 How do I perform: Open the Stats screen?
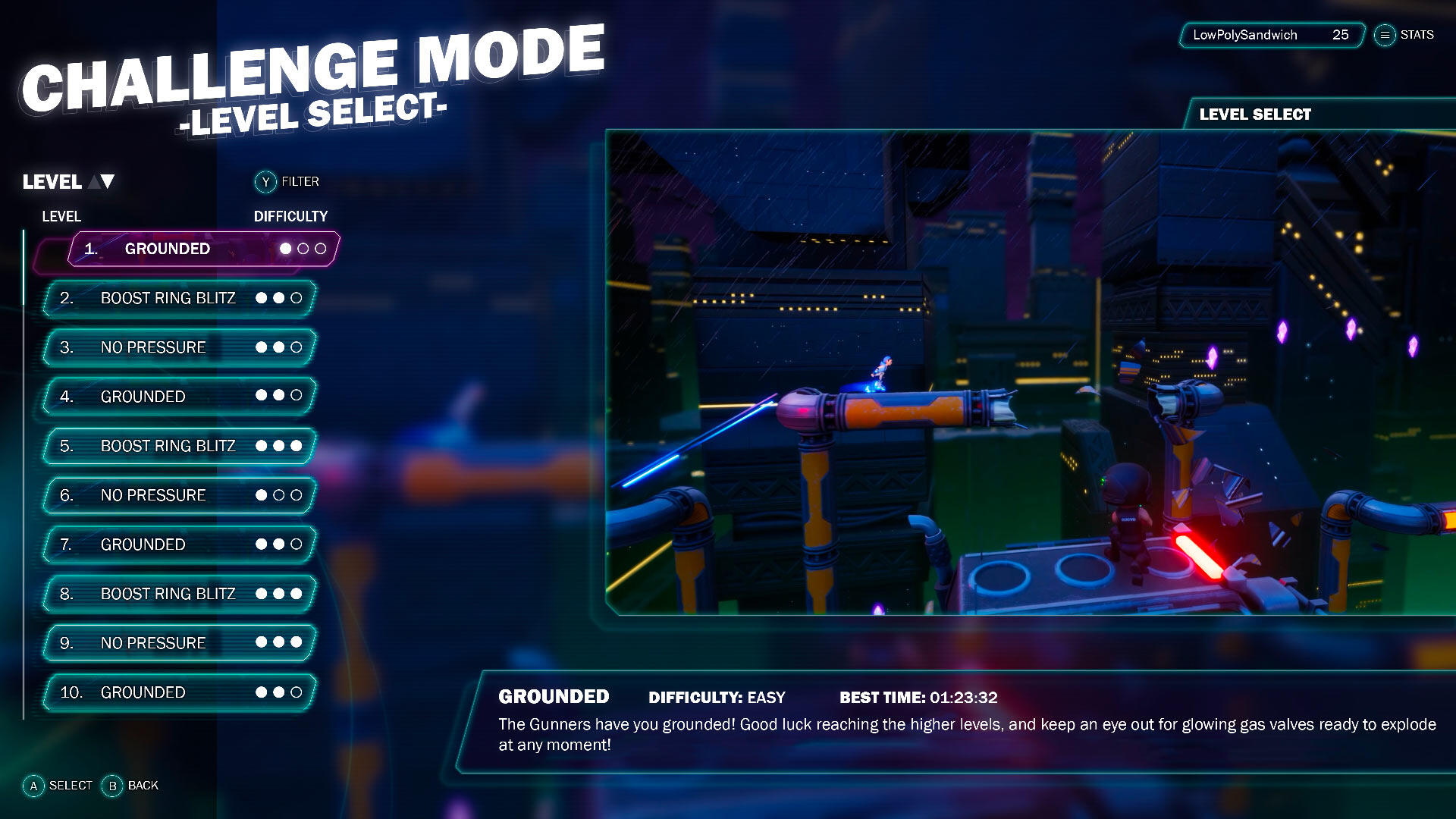click(1404, 35)
